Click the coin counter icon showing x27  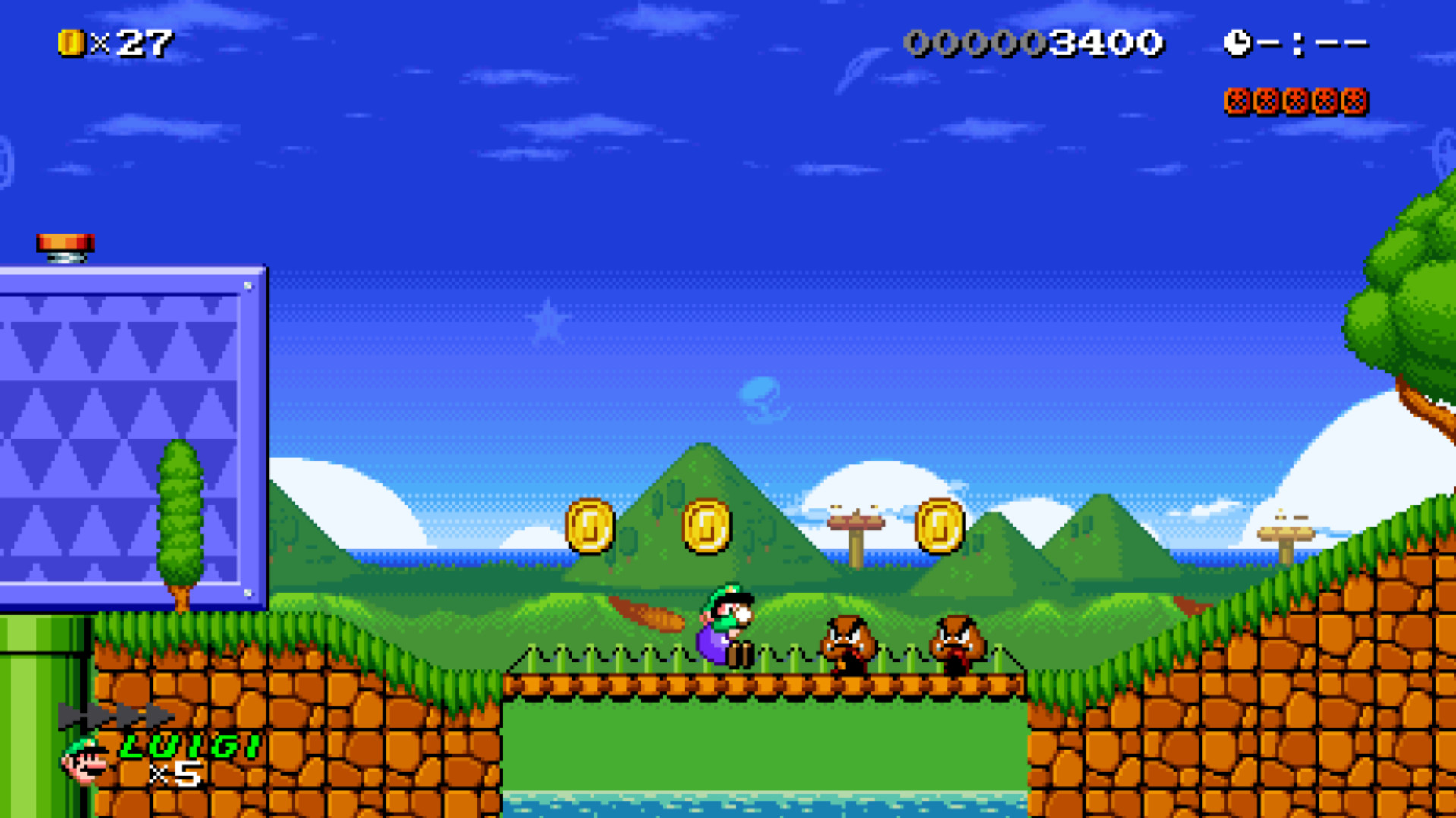[71, 42]
